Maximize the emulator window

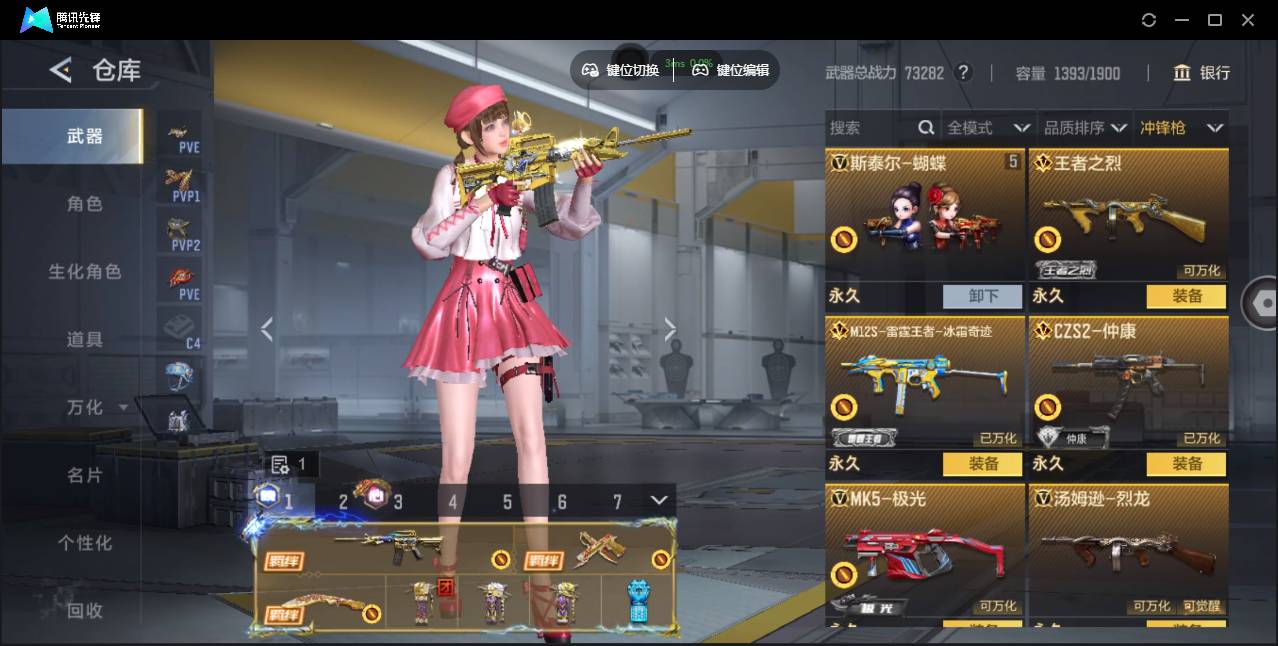[x=1215, y=20]
